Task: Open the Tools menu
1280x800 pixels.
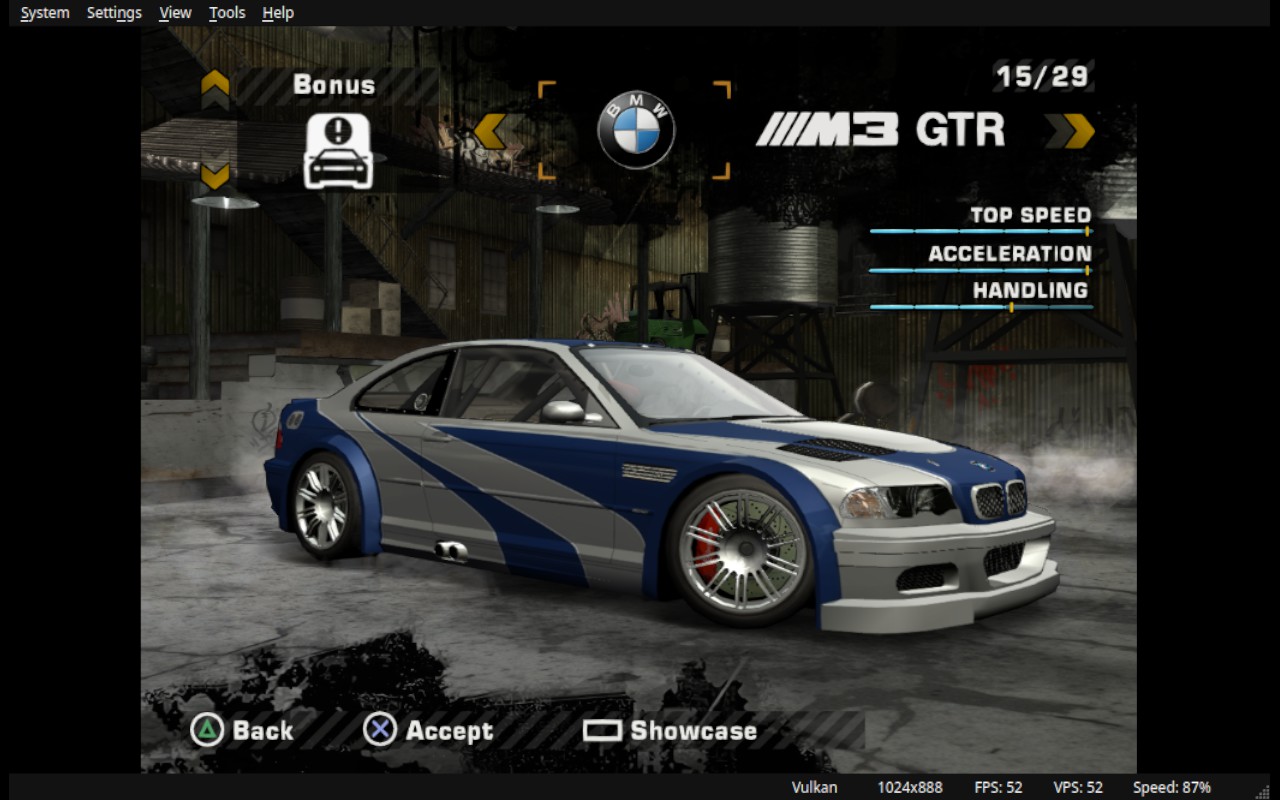Action: [x=227, y=13]
